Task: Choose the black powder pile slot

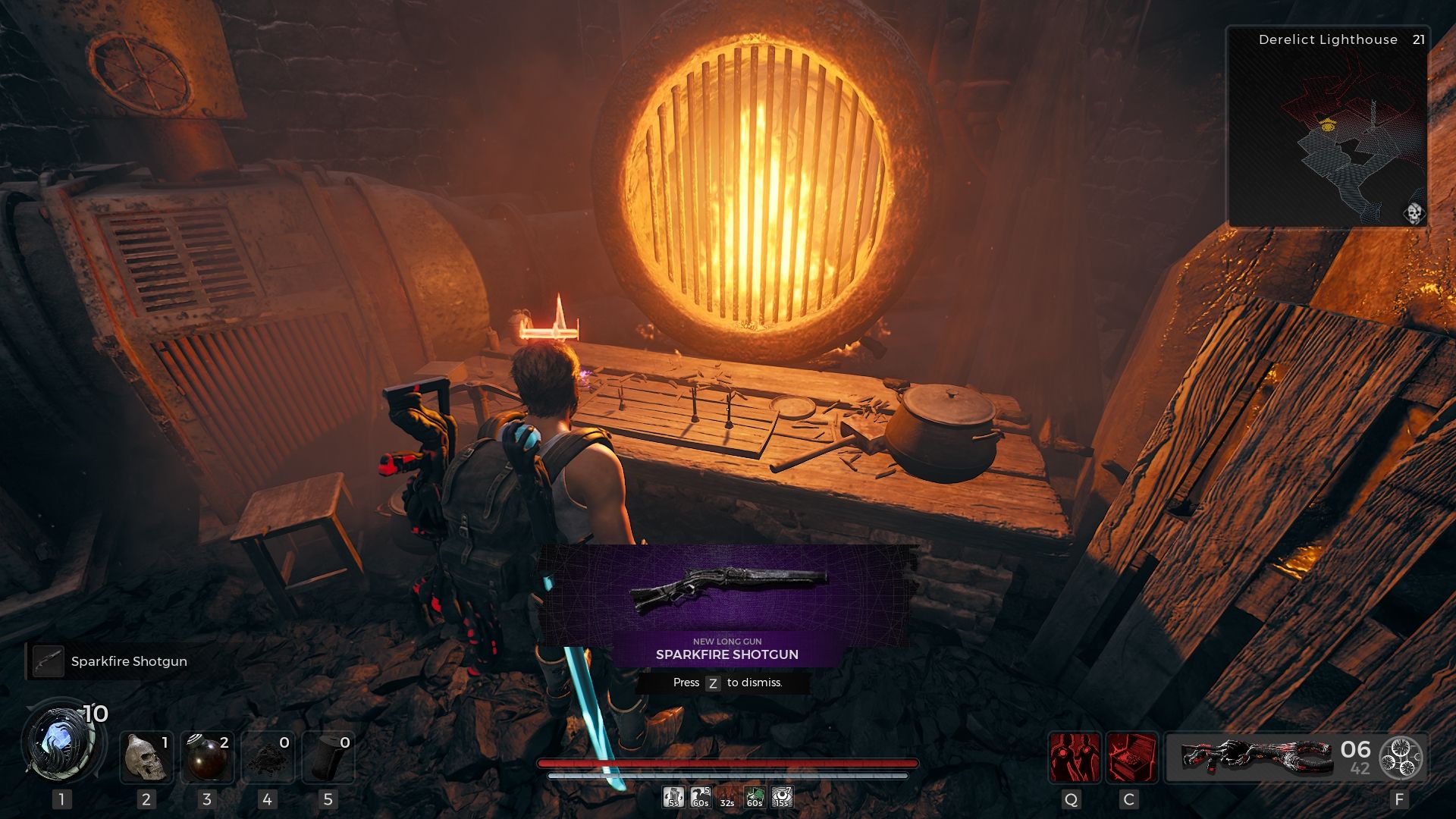Action: pos(268,757)
